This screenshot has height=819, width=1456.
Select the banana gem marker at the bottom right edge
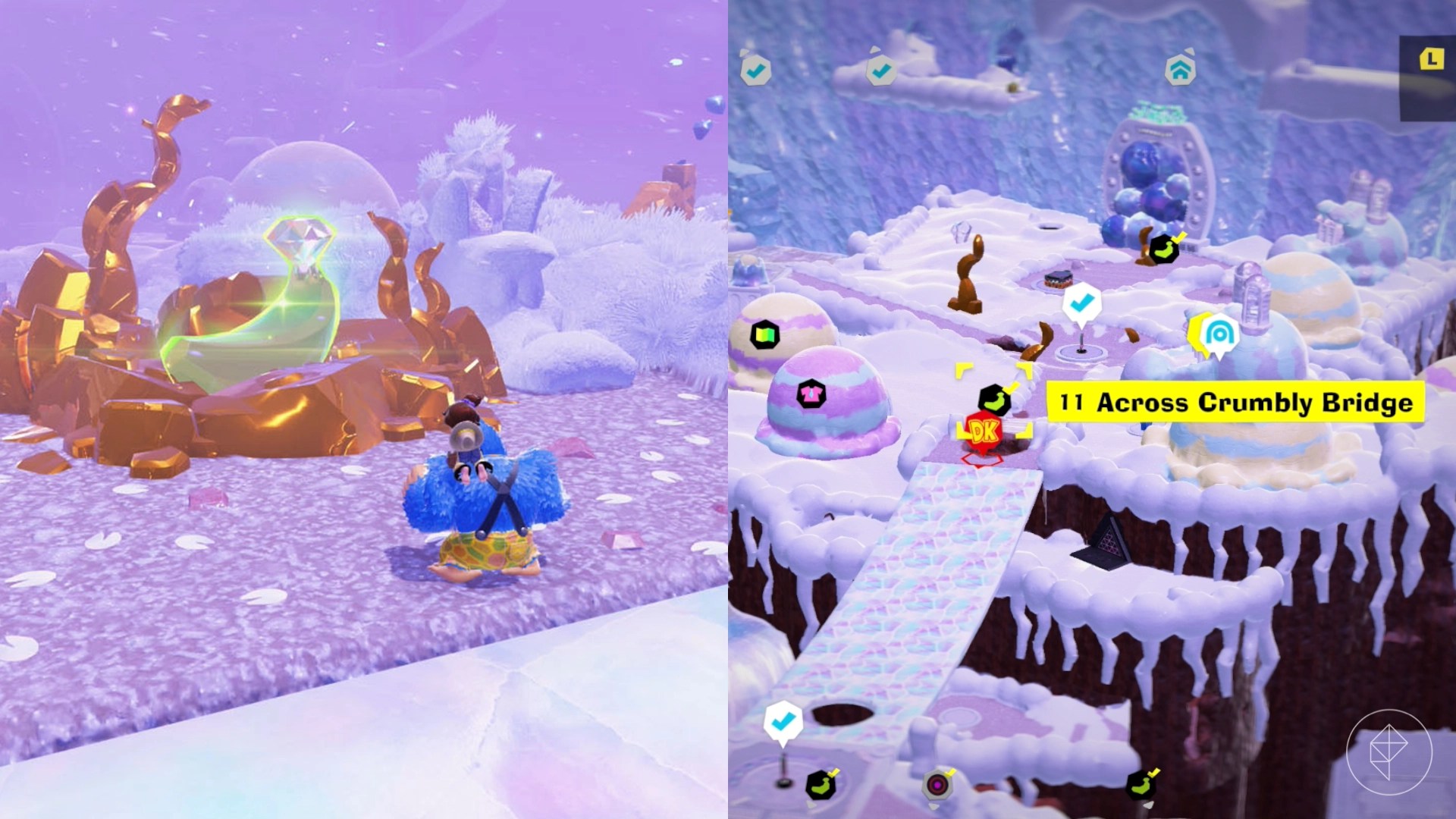point(1141,785)
